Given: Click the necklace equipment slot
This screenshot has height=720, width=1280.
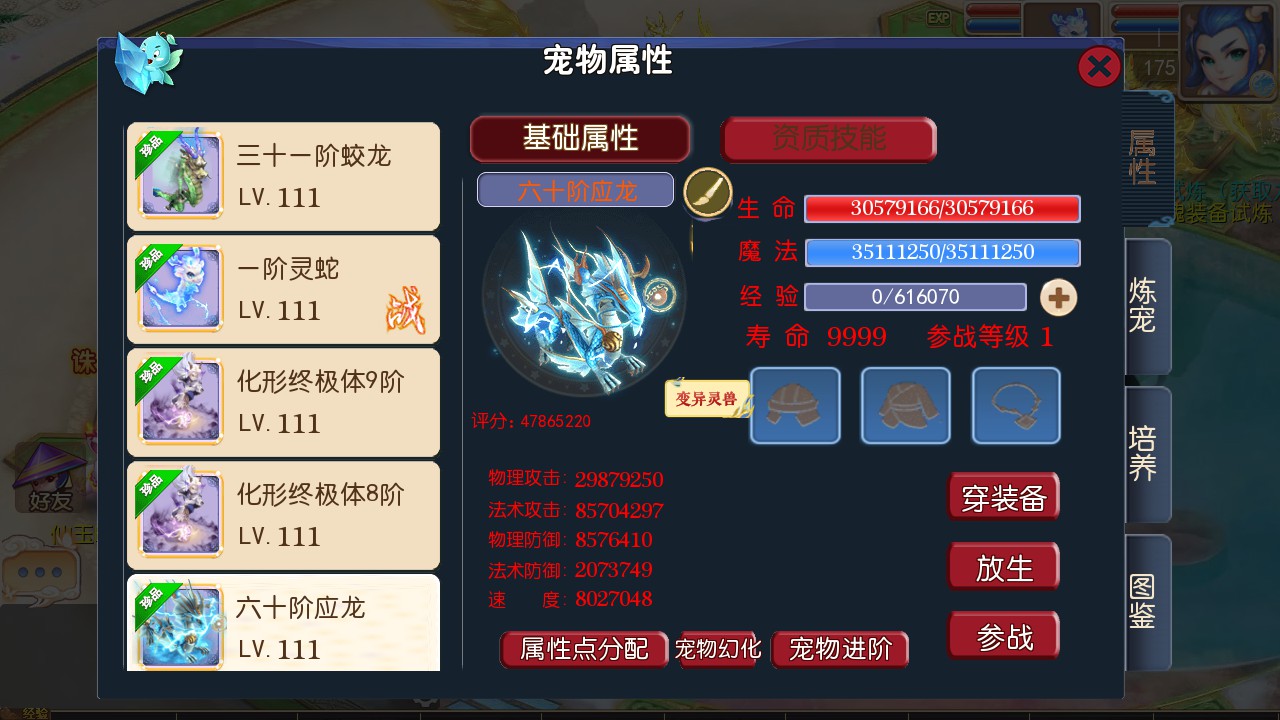Looking at the screenshot, I should pyautogui.click(x=1015, y=406).
